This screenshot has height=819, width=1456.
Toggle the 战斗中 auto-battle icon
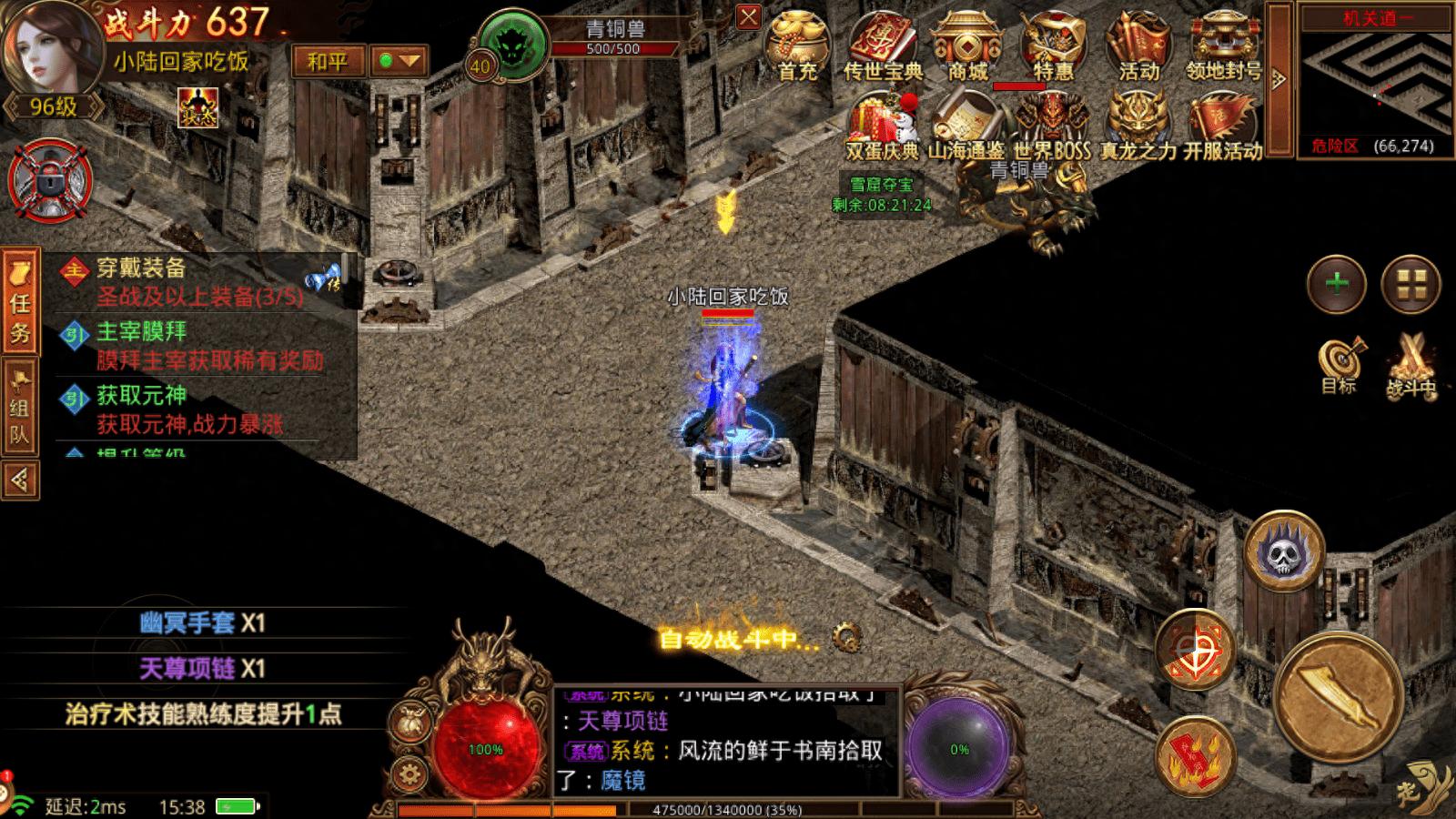coord(1410,364)
